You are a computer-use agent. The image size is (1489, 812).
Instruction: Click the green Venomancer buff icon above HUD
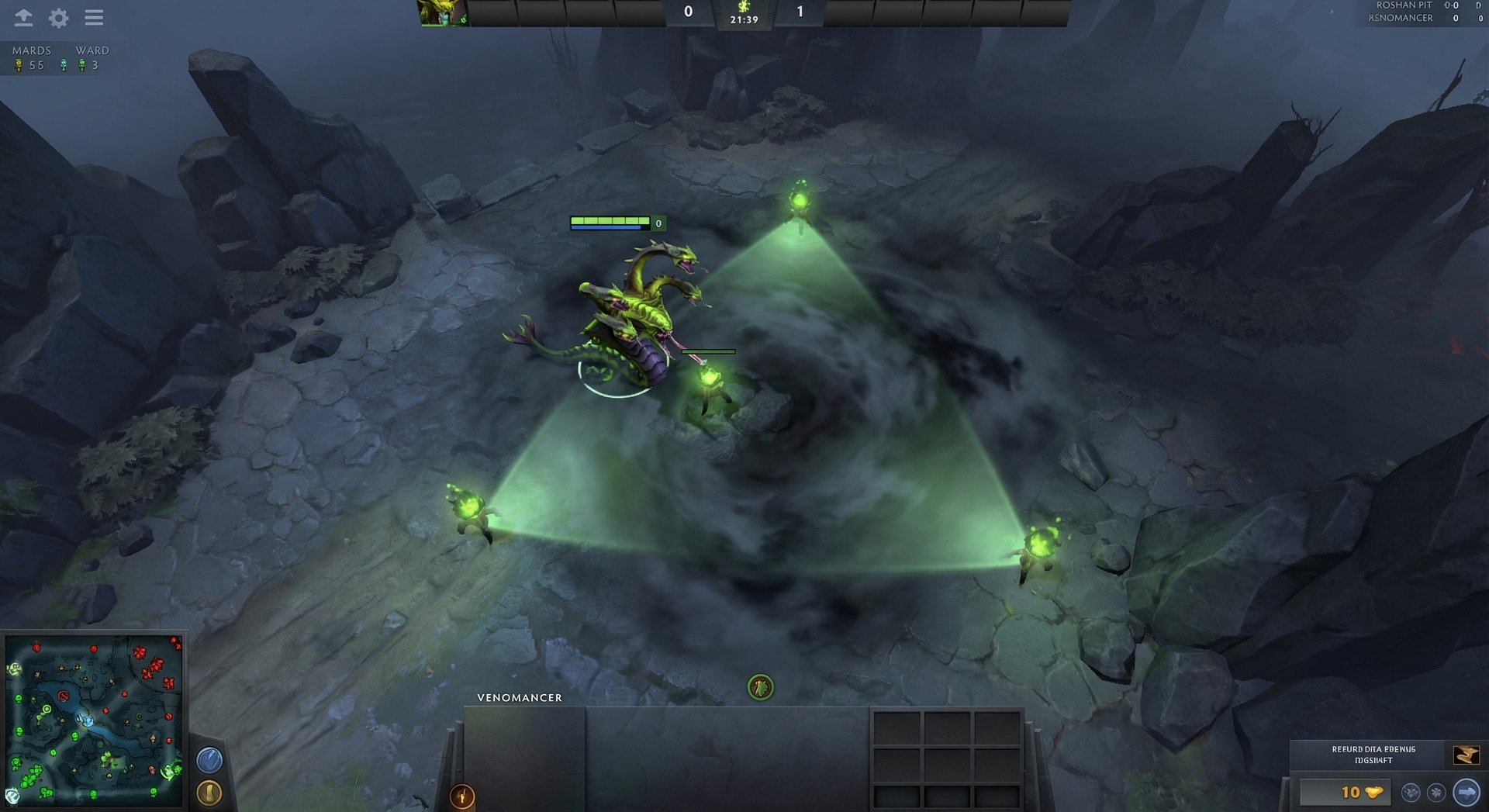761,686
